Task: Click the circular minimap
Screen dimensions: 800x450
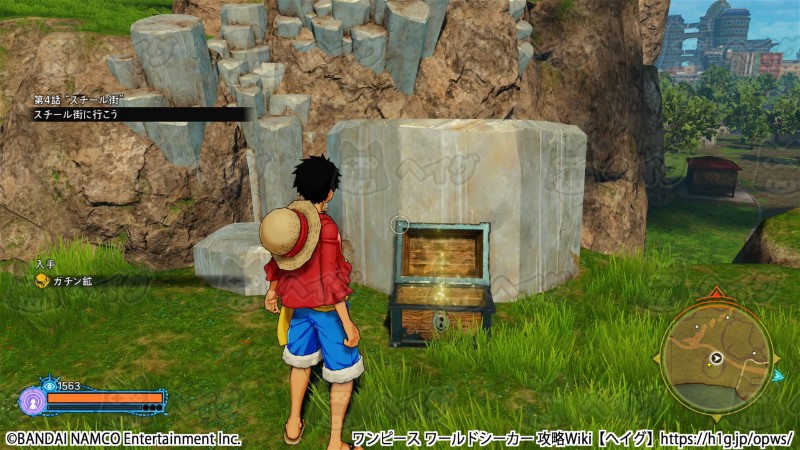Action: 715,358
